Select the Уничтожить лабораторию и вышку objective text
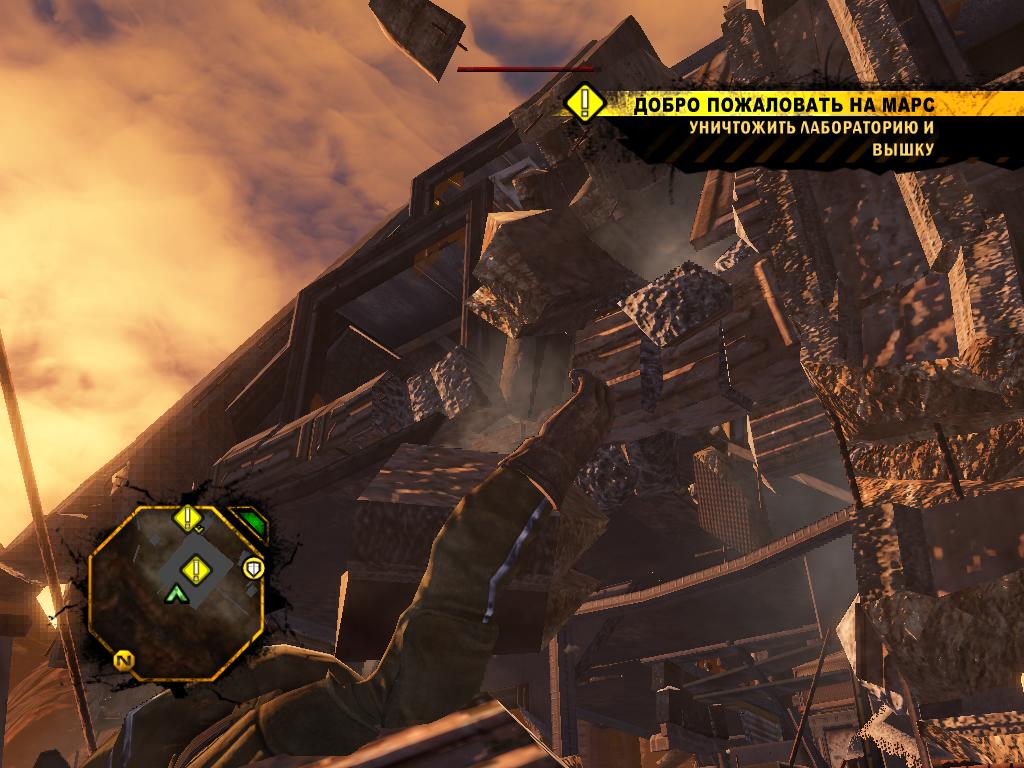 pyautogui.click(x=812, y=138)
